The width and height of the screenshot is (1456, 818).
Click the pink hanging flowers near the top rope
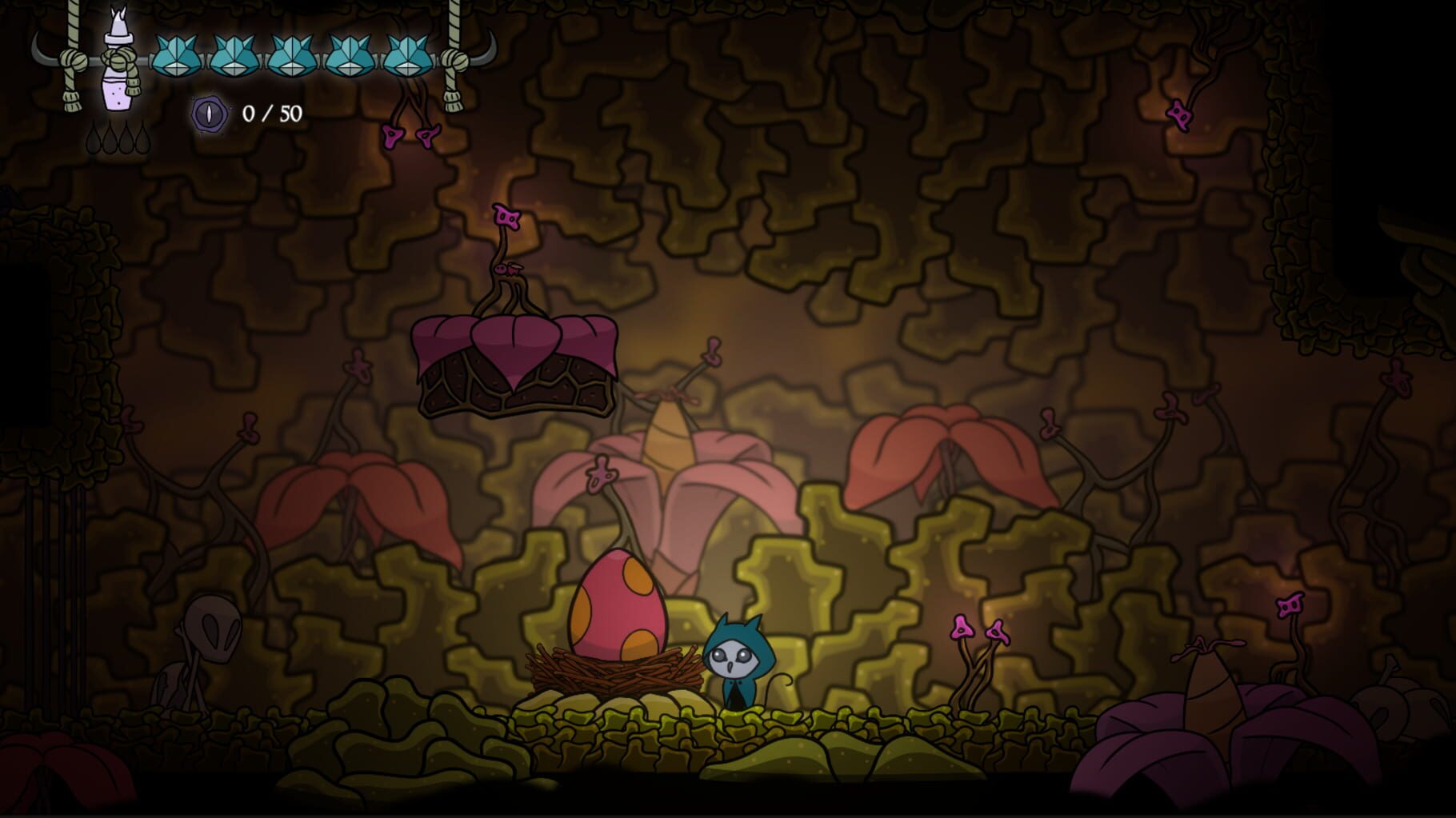coord(410,136)
